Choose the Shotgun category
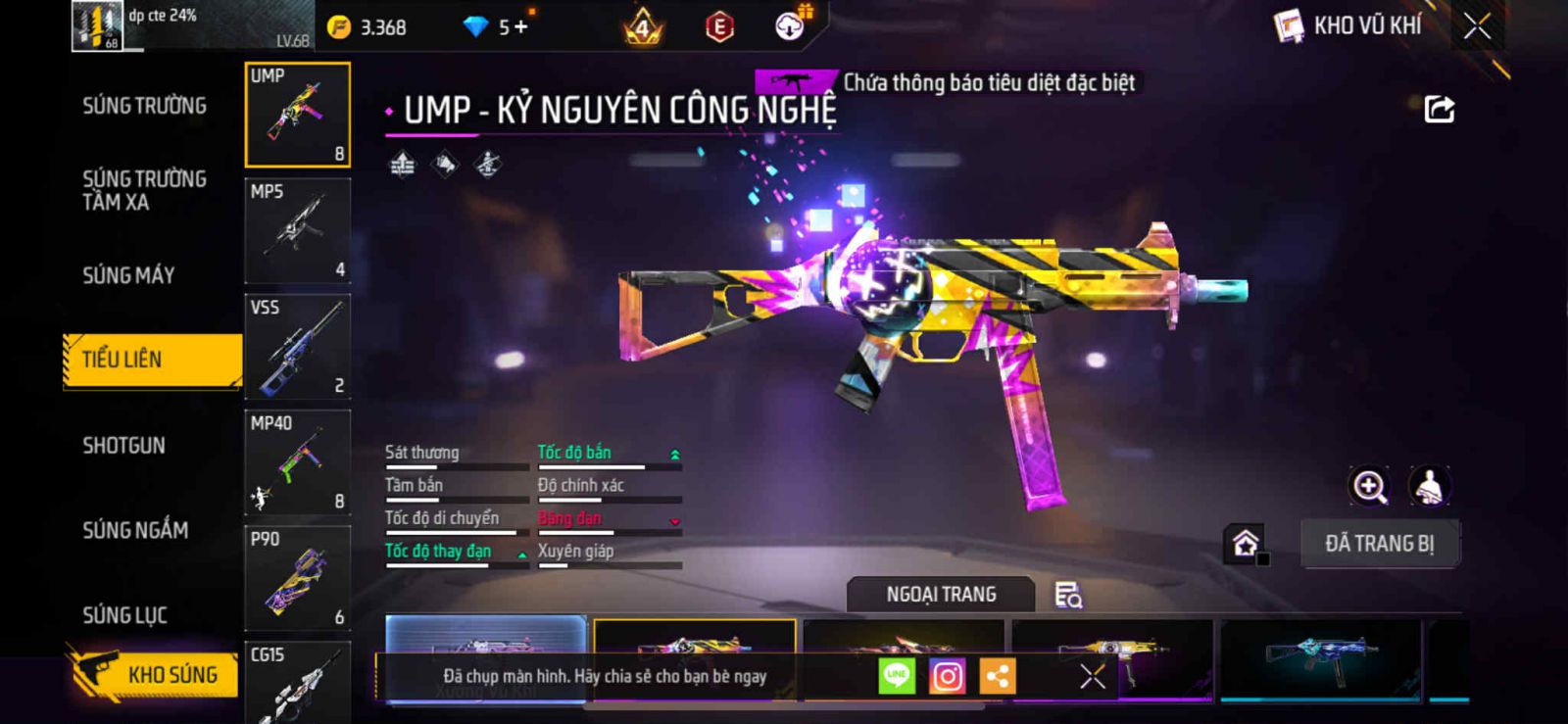 click(x=123, y=446)
